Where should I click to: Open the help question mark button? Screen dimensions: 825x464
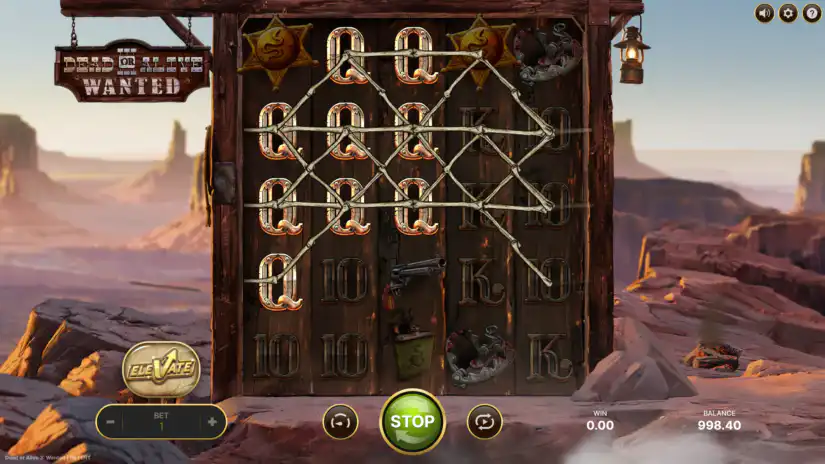[x=811, y=13]
